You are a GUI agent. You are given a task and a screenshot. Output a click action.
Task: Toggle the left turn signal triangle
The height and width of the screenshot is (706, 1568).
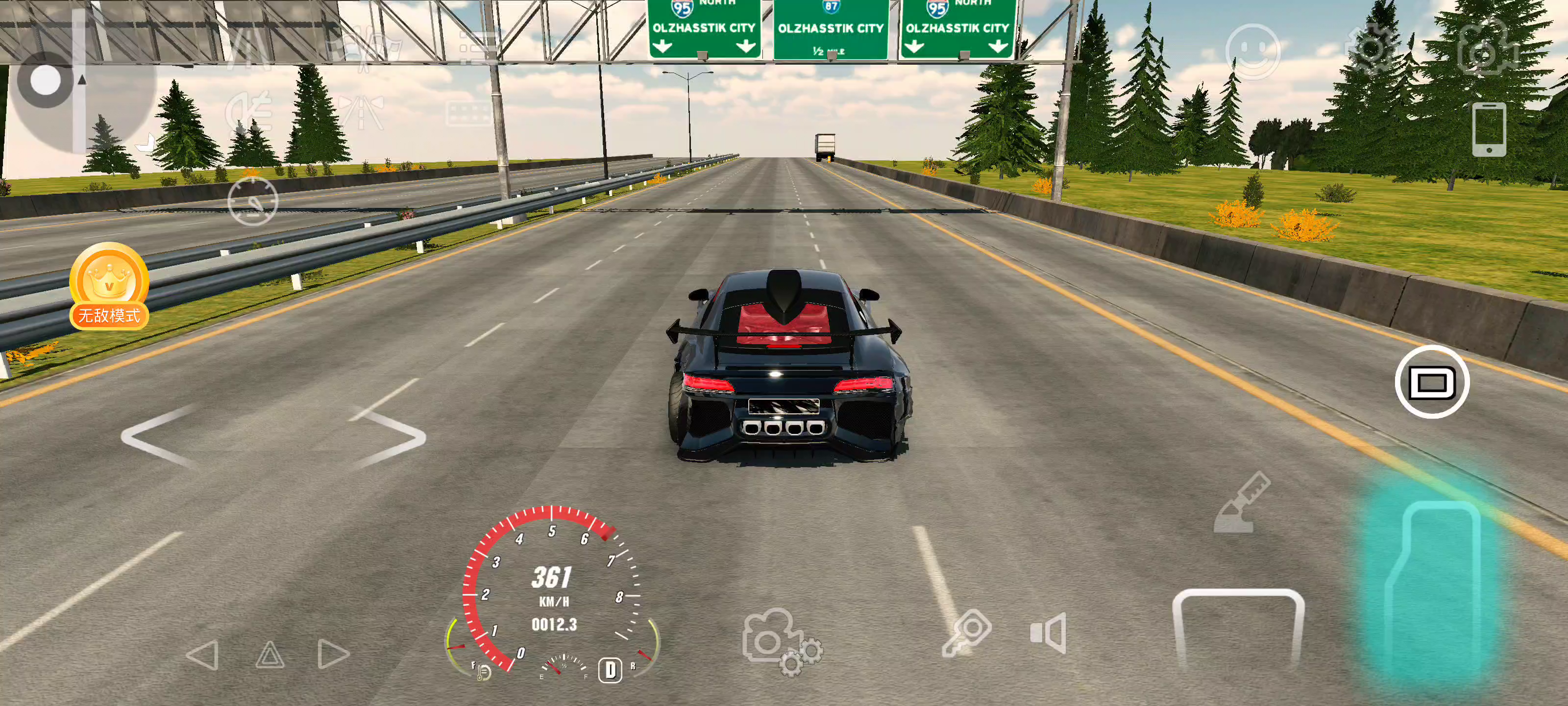point(203,655)
